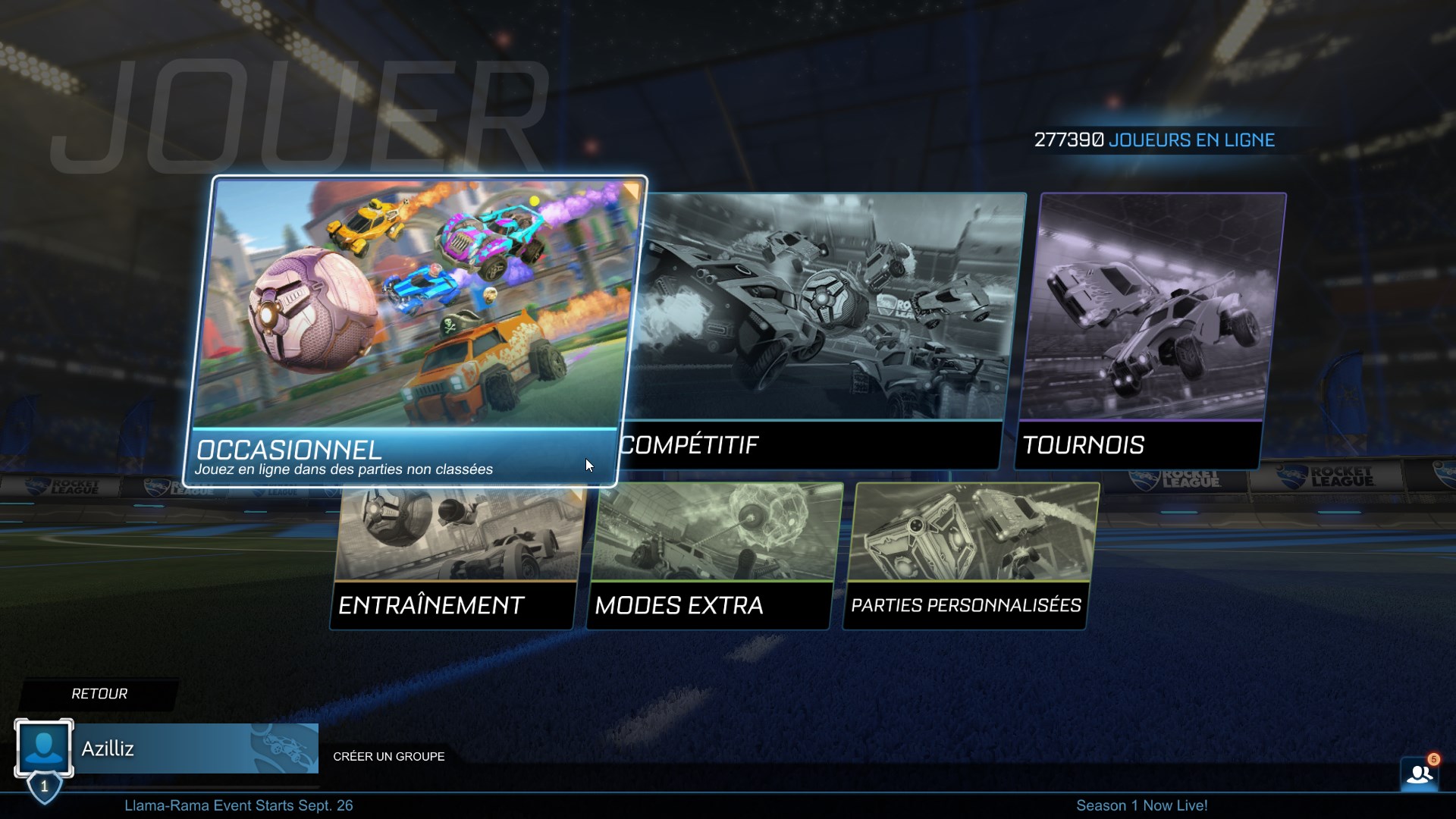1456x819 pixels.
Task: Click Créer un groupe
Action: pos(388,756)
